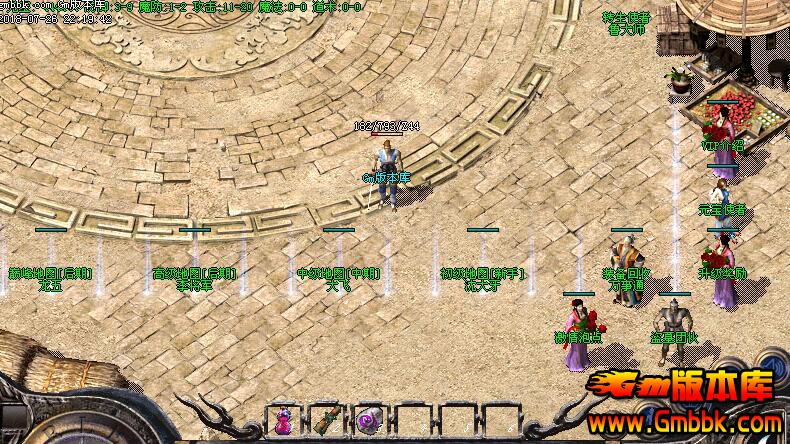Screen dimensions: 790x444
Task: Select the purple swirl stone belt slot
Action: click(369, 421)
